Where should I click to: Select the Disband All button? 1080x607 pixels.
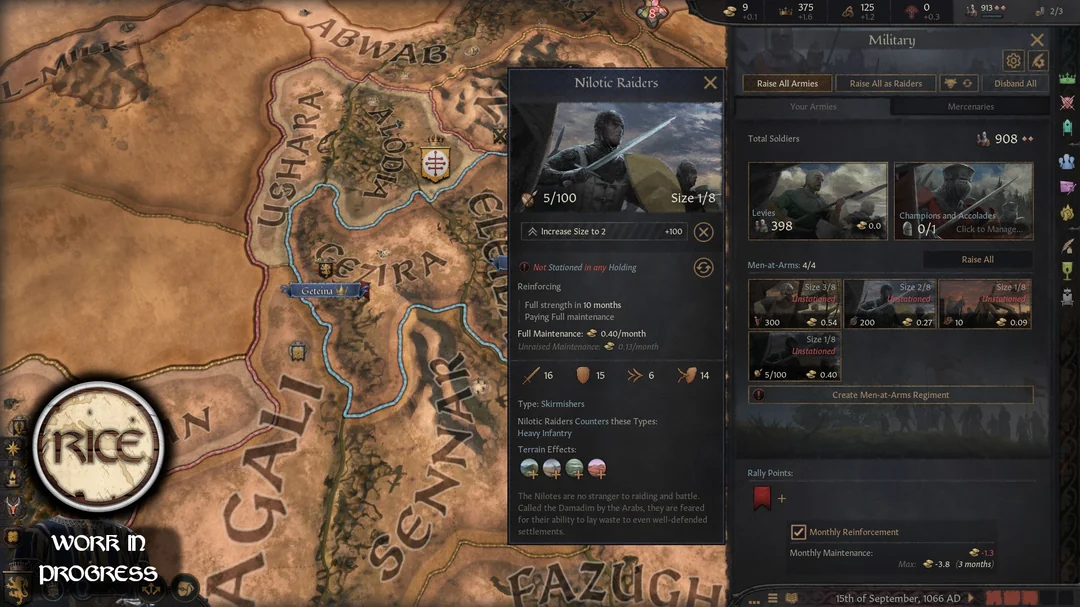coord(1015,84)
